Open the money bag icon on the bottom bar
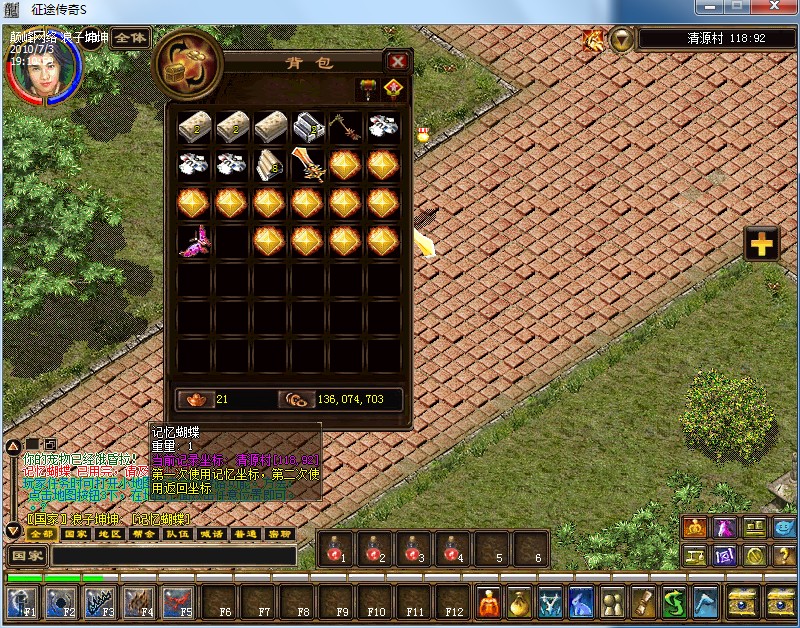The width and height of the screenshot is (800, 628). pyautogui.click(x=519, y=601)
